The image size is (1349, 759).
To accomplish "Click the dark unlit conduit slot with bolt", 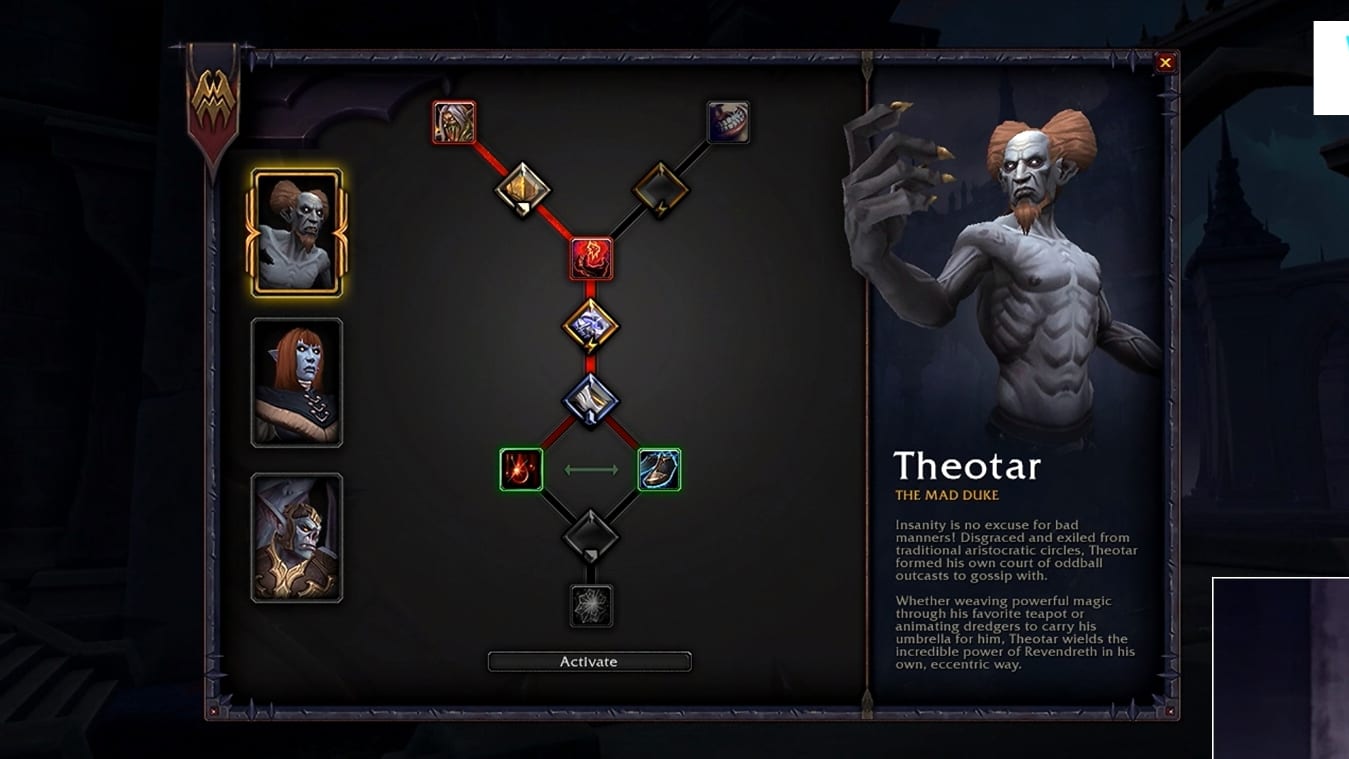I will (x=660, y=188).
